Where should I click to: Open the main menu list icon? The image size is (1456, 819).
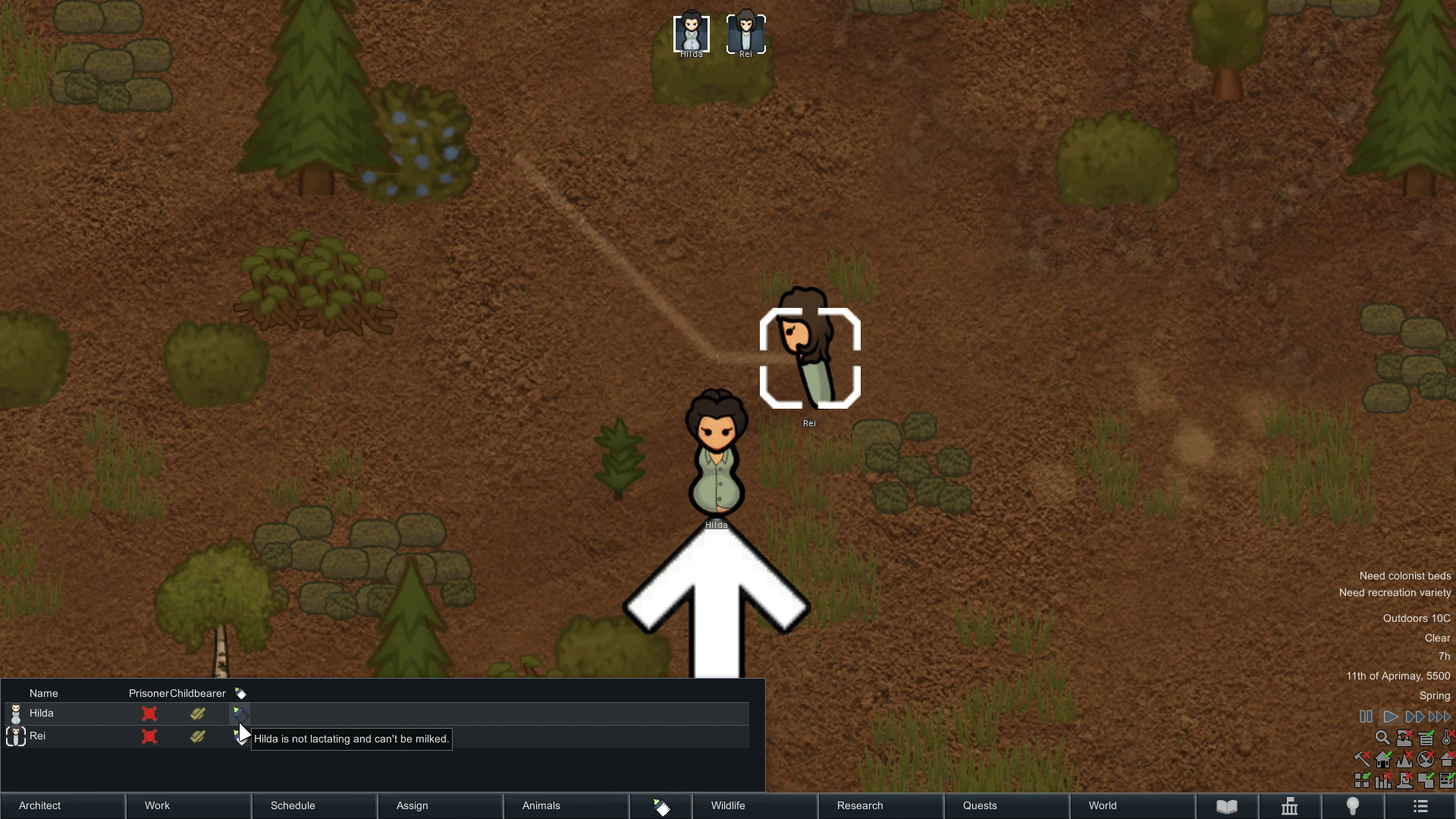1420,806
